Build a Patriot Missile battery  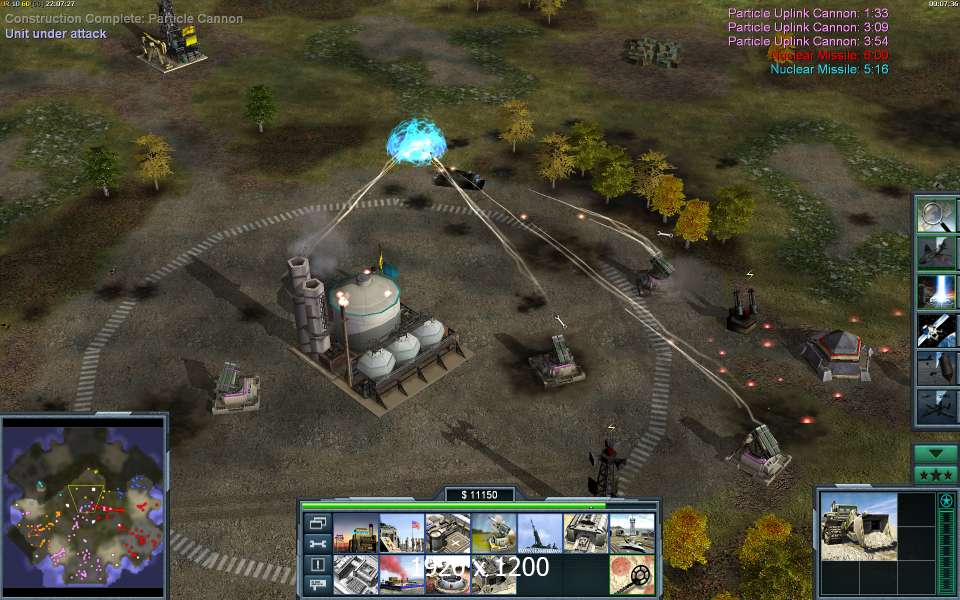[493, 533]
